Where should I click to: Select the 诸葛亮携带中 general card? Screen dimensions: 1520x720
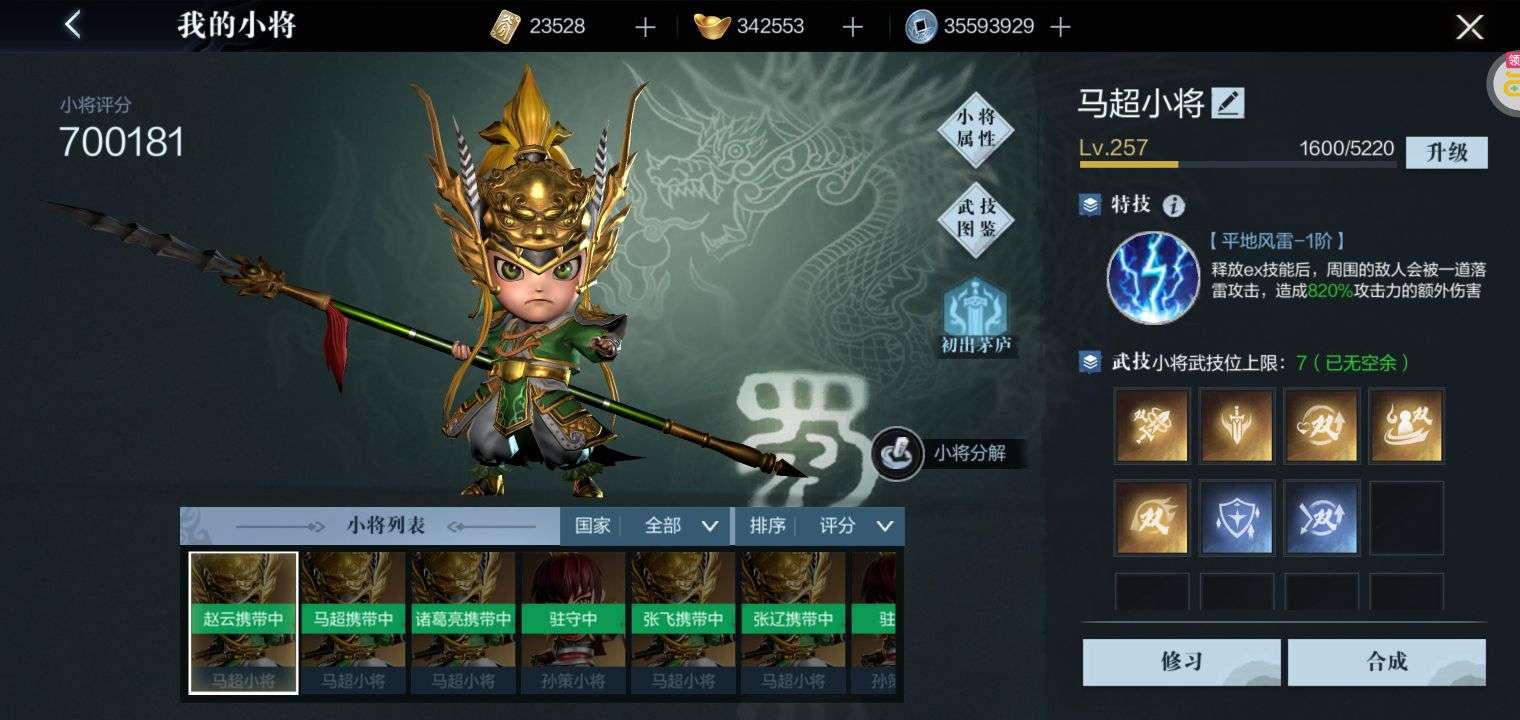[x=463, y=622]
